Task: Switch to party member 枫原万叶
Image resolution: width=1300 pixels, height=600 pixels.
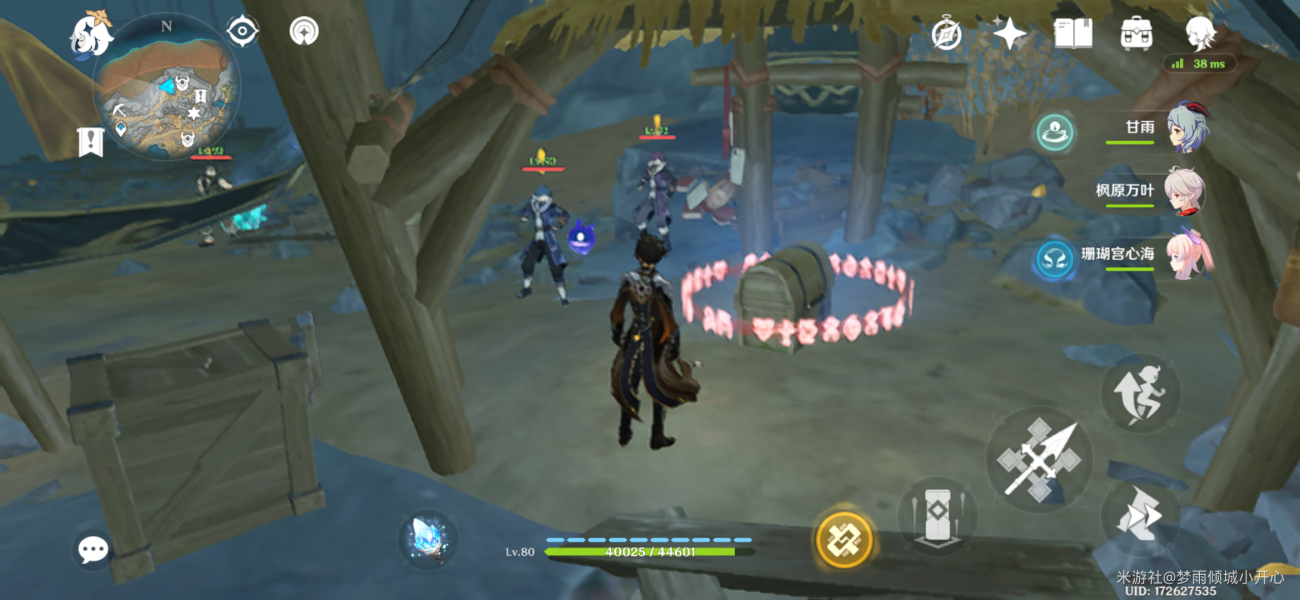Action: coord(1187,190)
